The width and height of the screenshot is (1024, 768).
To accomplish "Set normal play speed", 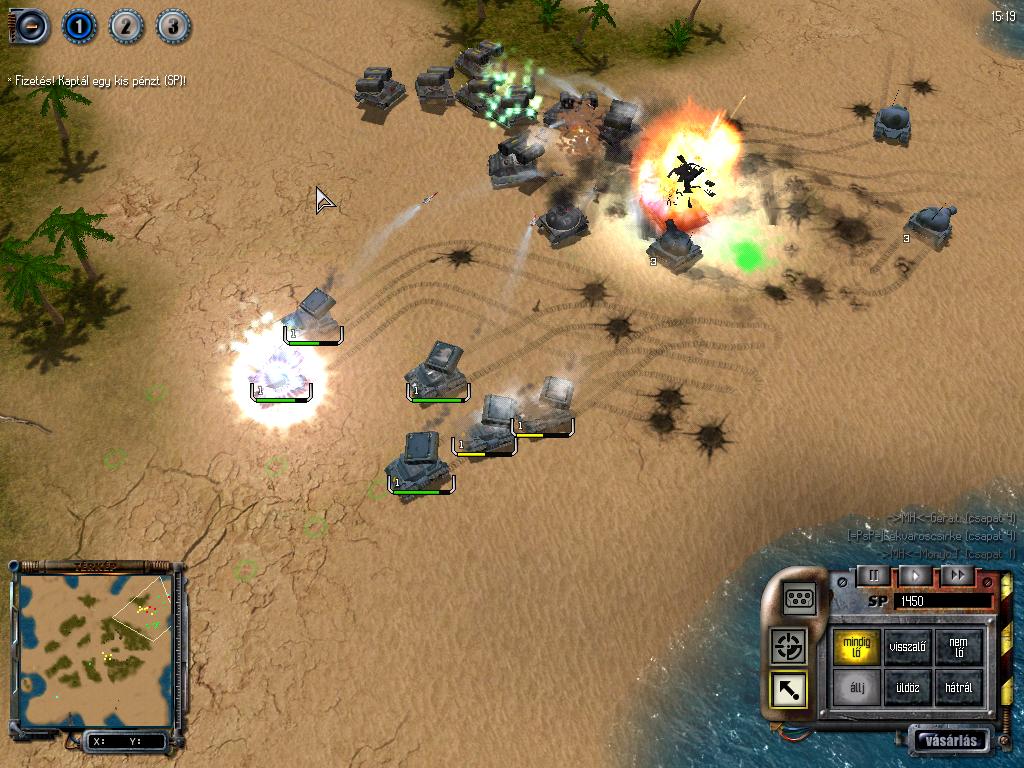I will click(914, 575).
